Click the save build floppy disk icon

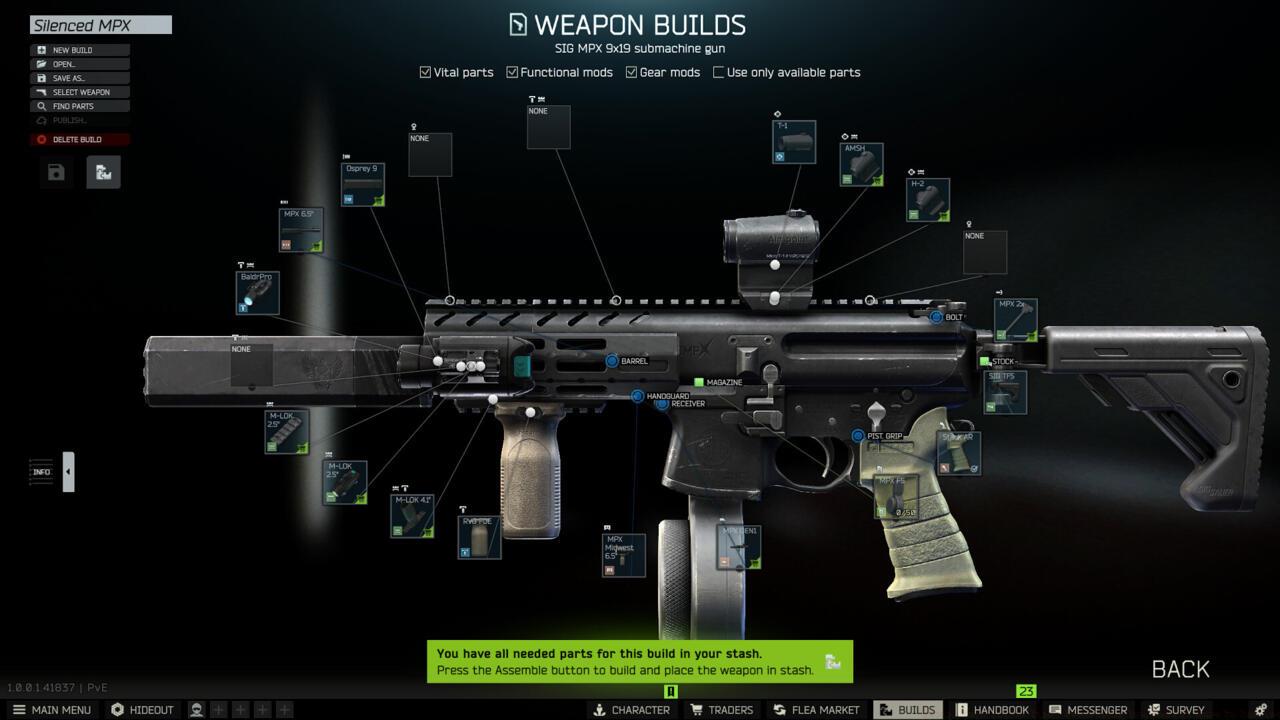55,171
